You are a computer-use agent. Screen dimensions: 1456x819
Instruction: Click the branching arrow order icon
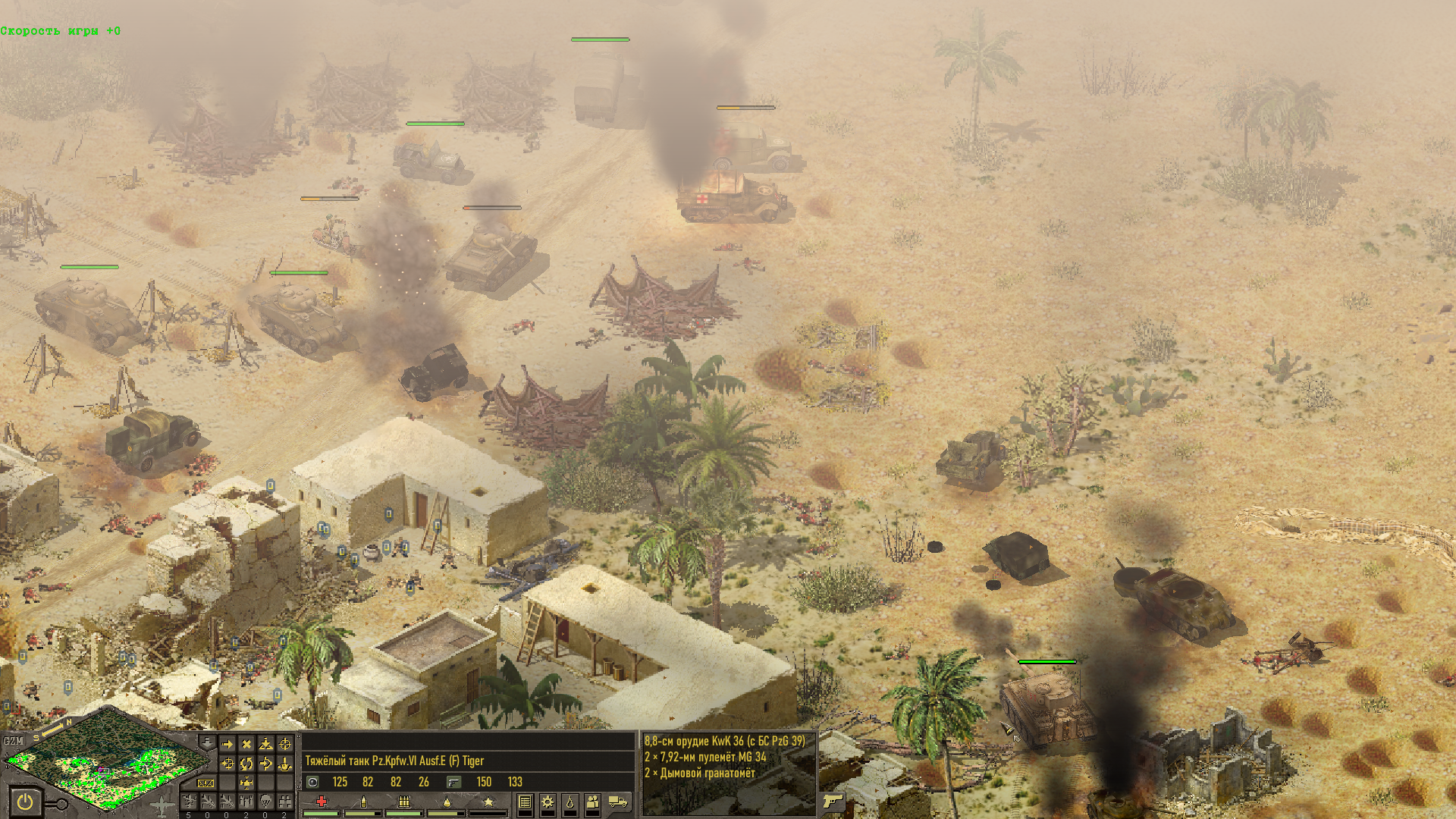265,764
